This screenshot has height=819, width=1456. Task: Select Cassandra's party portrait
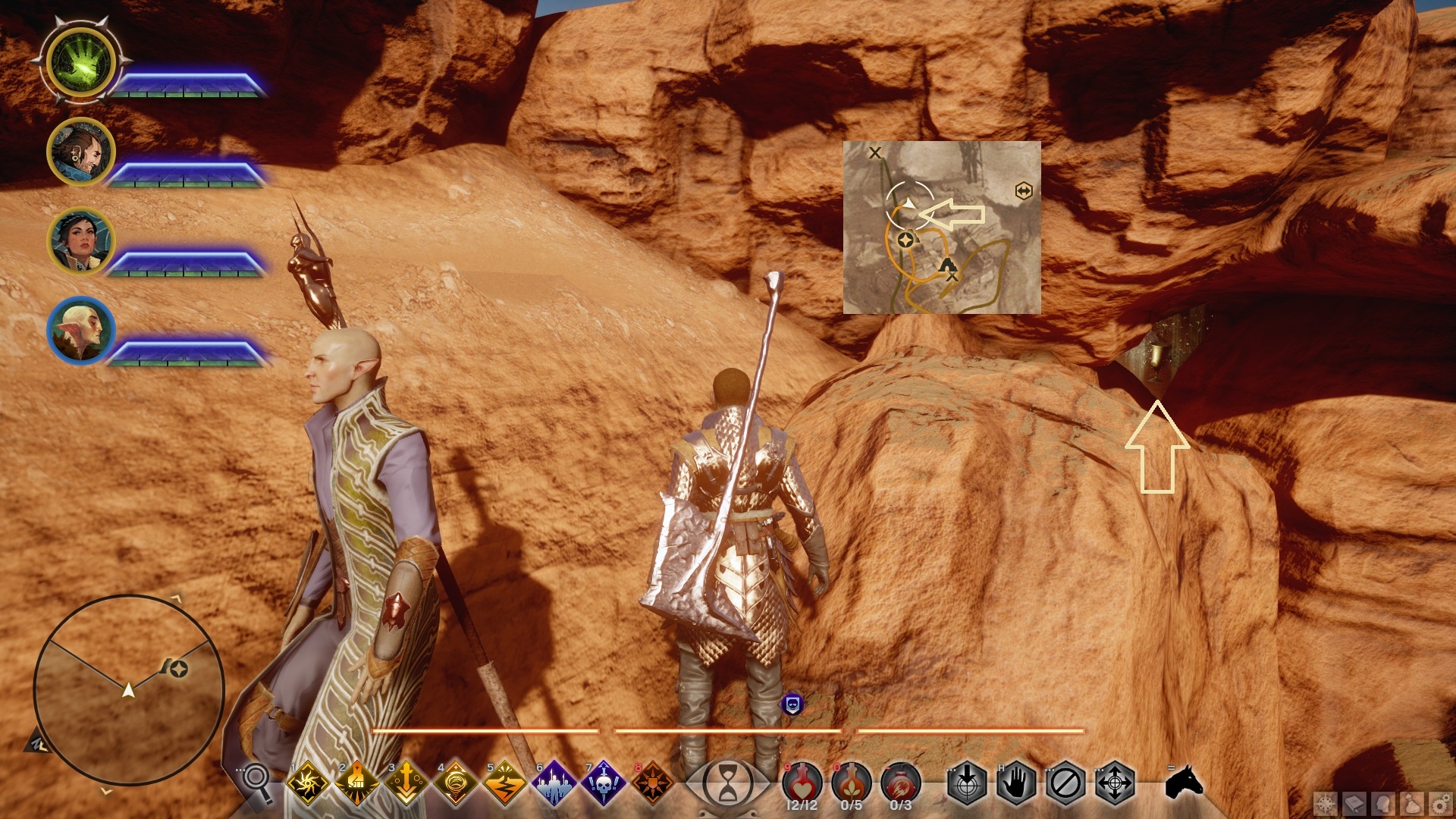tap(80, 241)
